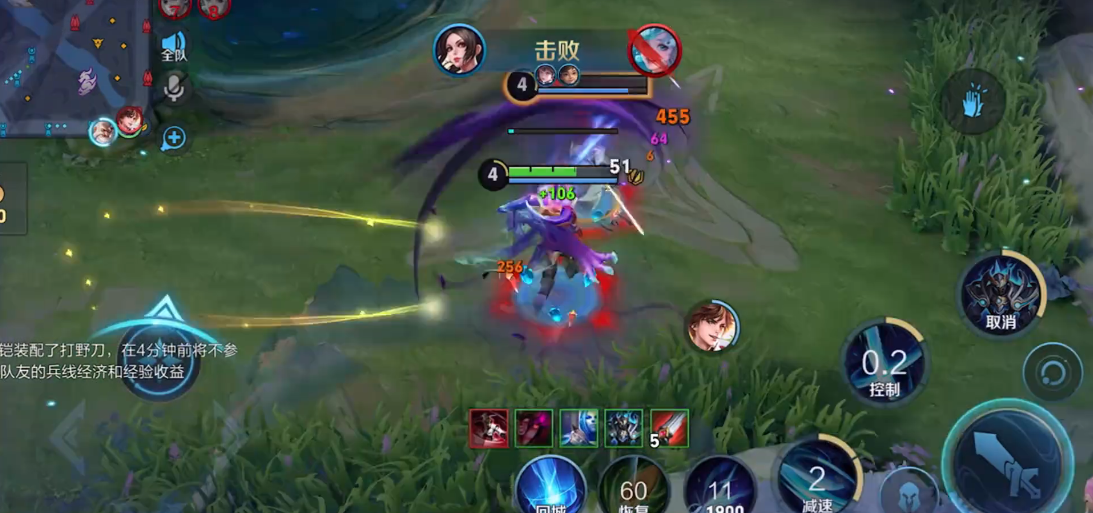
Task: Toggle the 全队 team speaker
Action: click(174, 46)
